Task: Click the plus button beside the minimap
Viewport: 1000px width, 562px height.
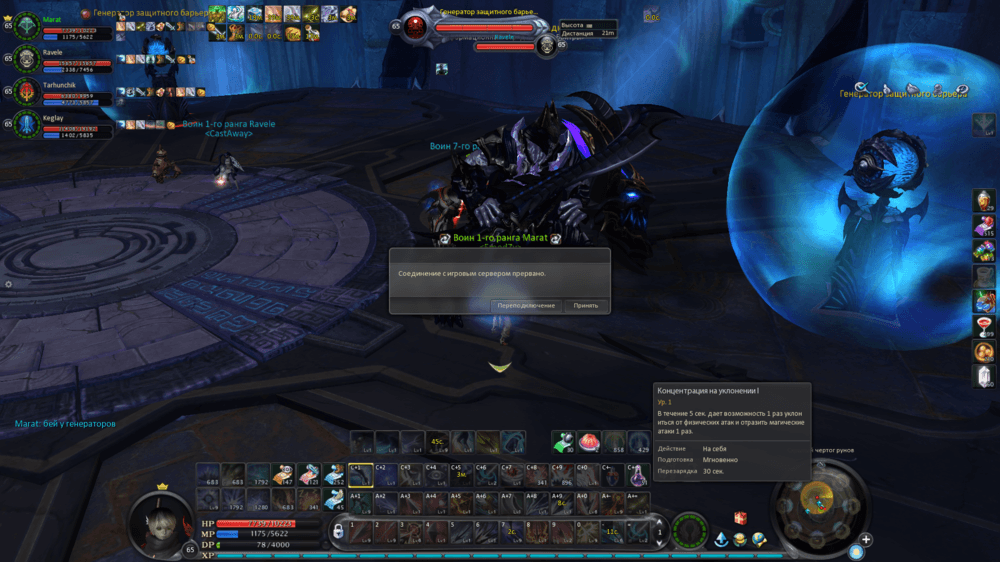Action: point(866,540)
